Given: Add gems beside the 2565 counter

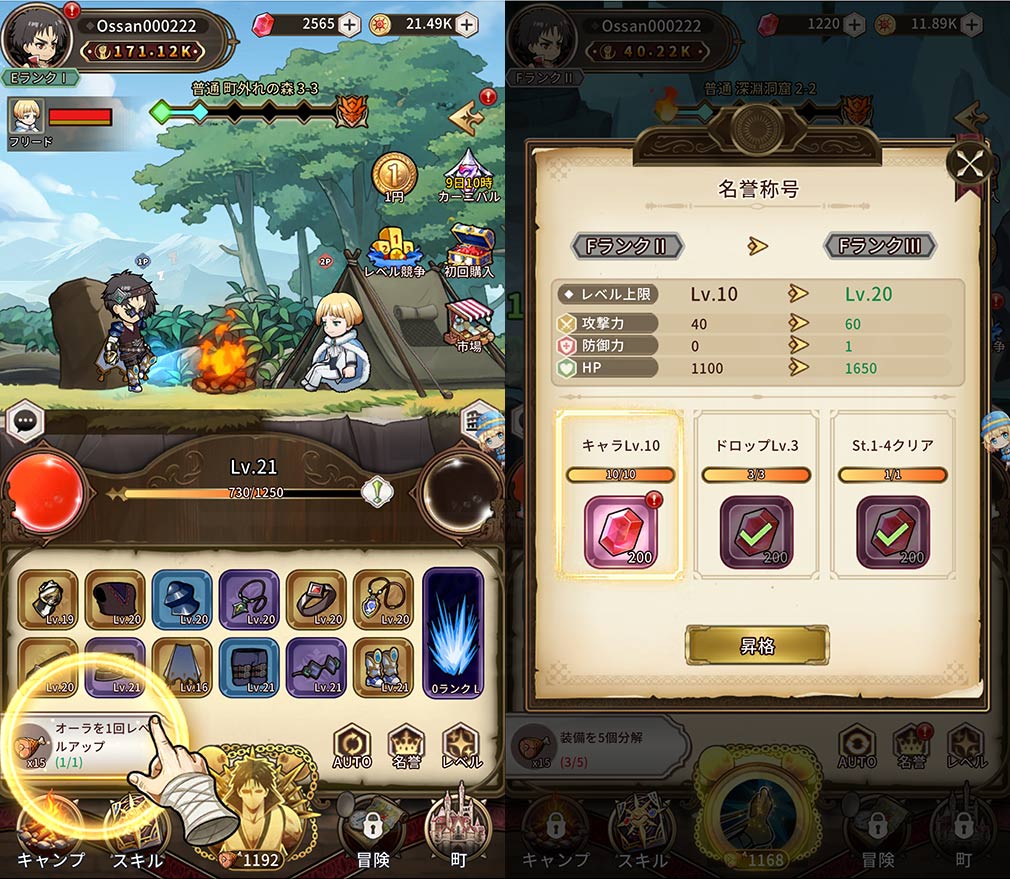Looking at the screenshot, I should [x=348, y=25].
